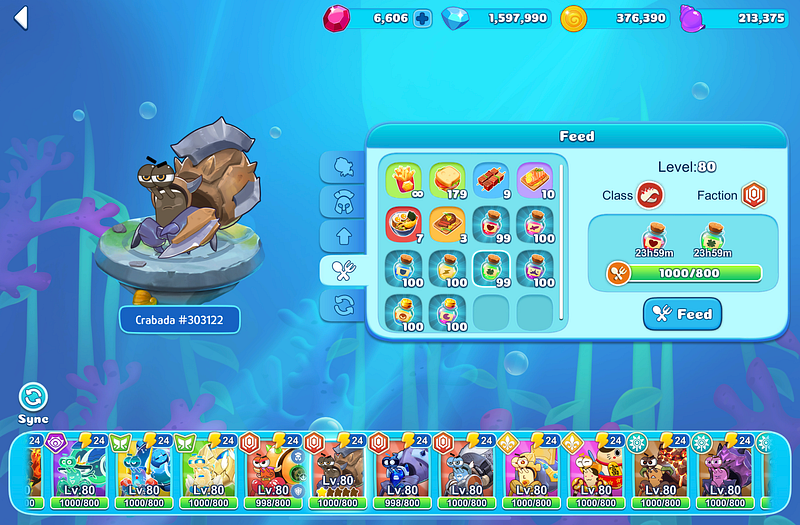Choose the ramen bowl food item
Image resolution: width=800 pixels, height=525 pixels.
pos(403,224)
